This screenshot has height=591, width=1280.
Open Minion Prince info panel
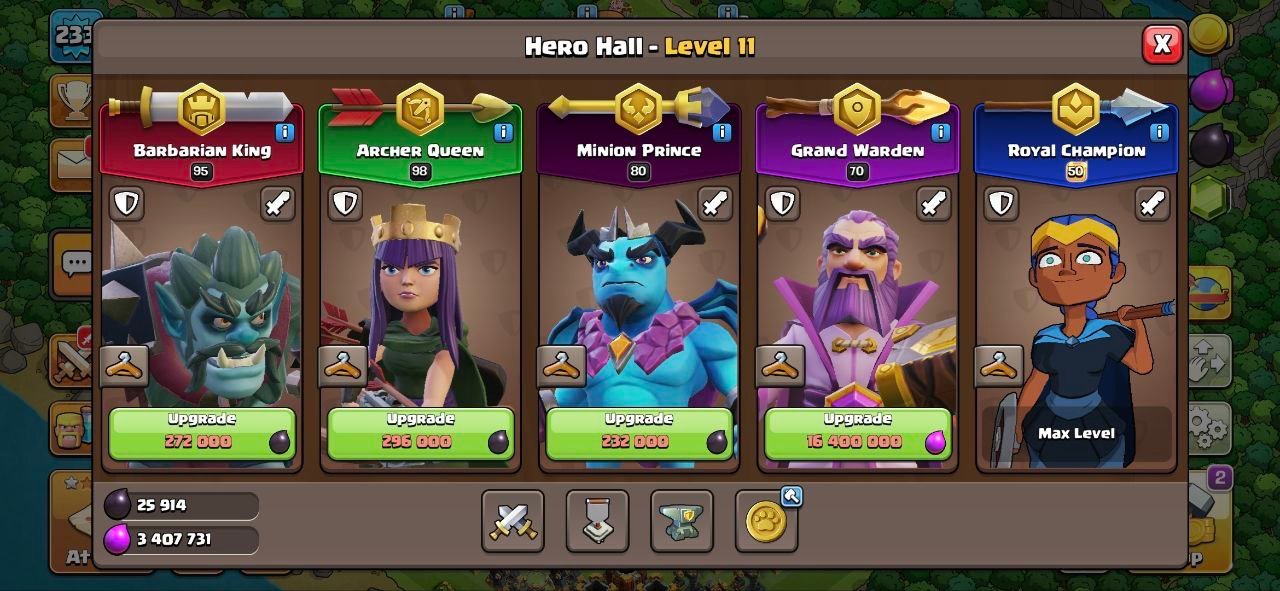pyautogui.click(x=721, y=132)
